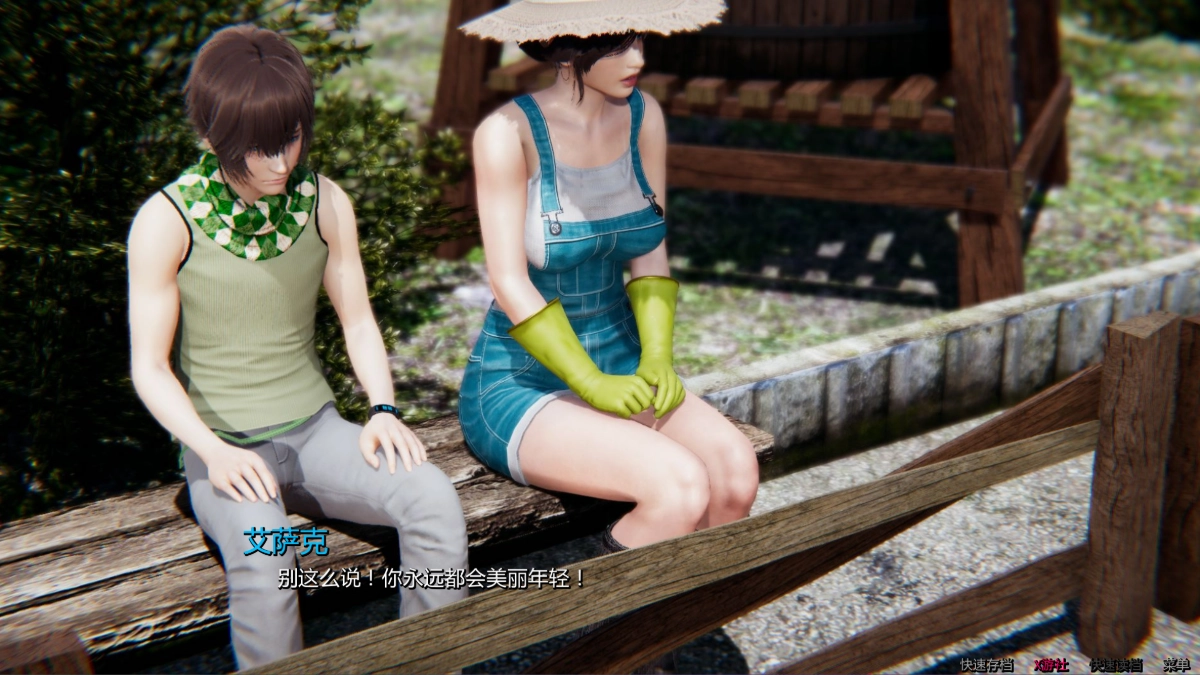The height and width of the screenshot is (675, 1200).
Task: Click the 快速存档 quick save button
Action: pyautogui.click(x=986, y=664)
